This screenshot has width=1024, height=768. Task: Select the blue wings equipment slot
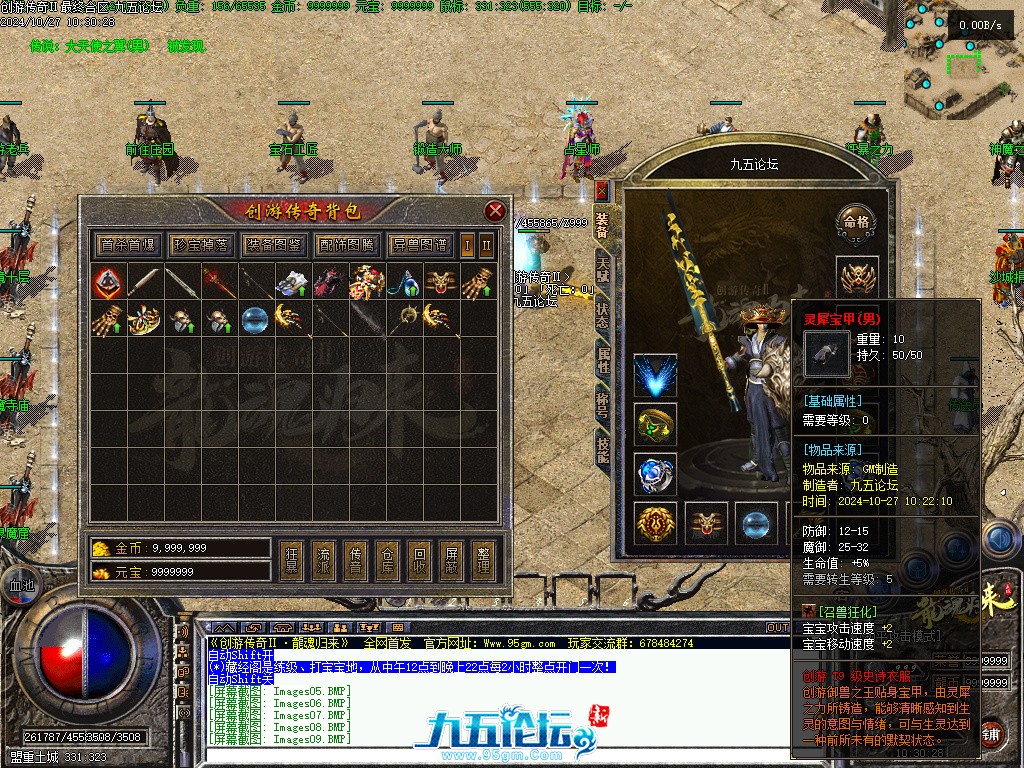click(655, 376)
